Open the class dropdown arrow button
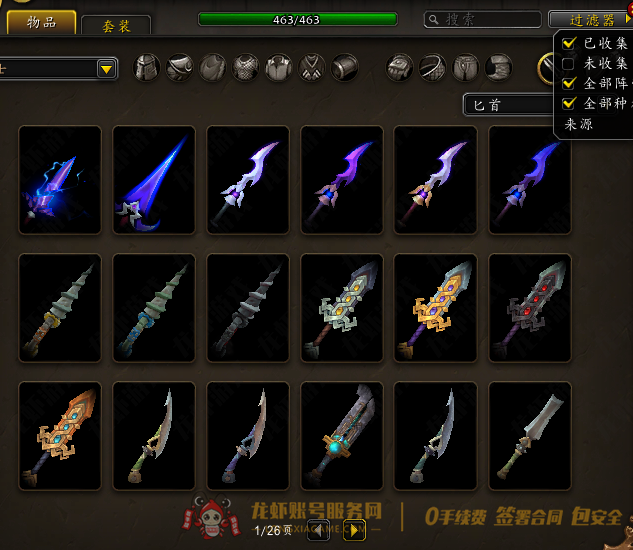Image resolution: width=633 pixels, height=550 pixels. 106,69
